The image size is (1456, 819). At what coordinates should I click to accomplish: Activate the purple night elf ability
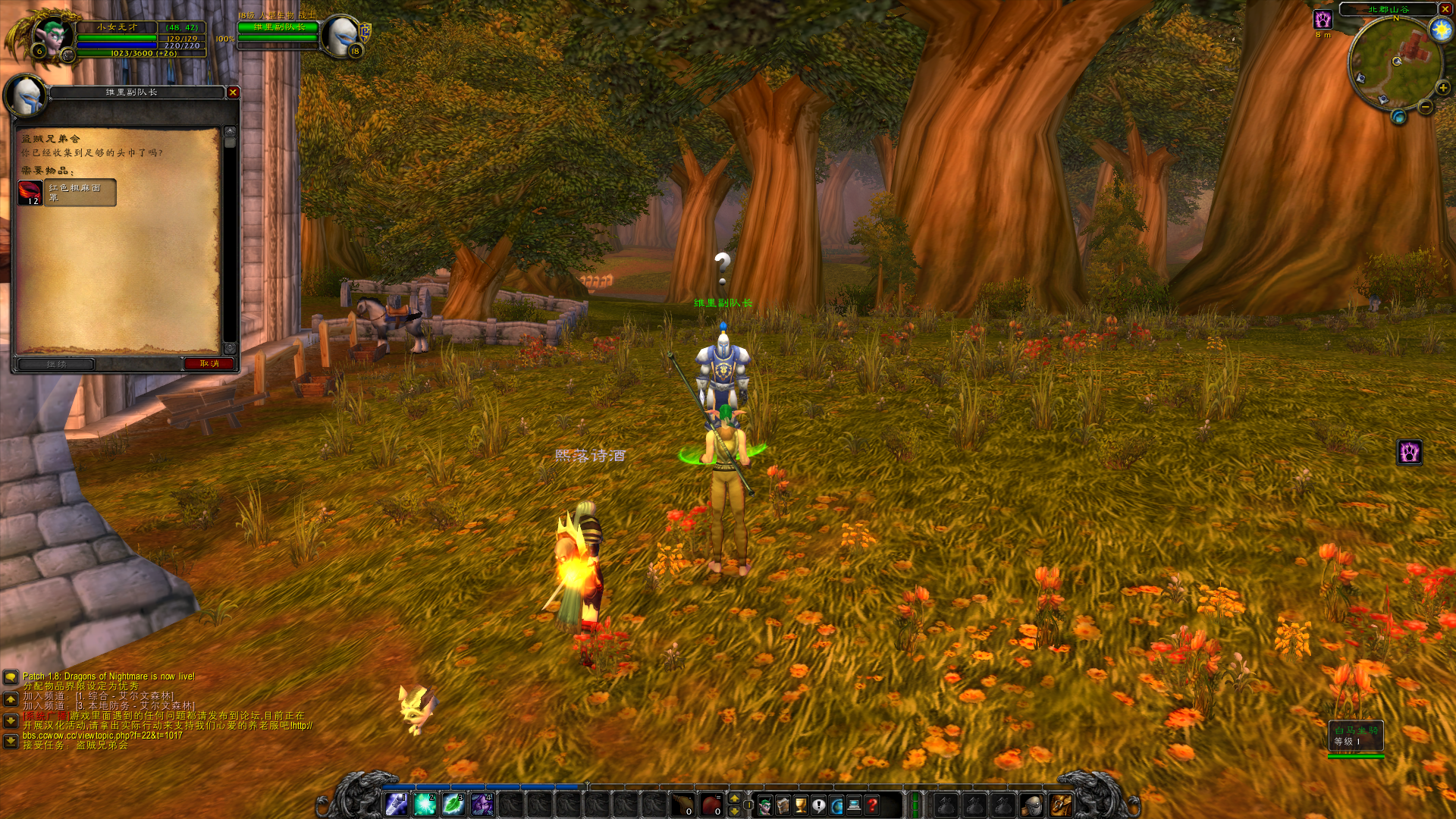[x=482, y=804]
